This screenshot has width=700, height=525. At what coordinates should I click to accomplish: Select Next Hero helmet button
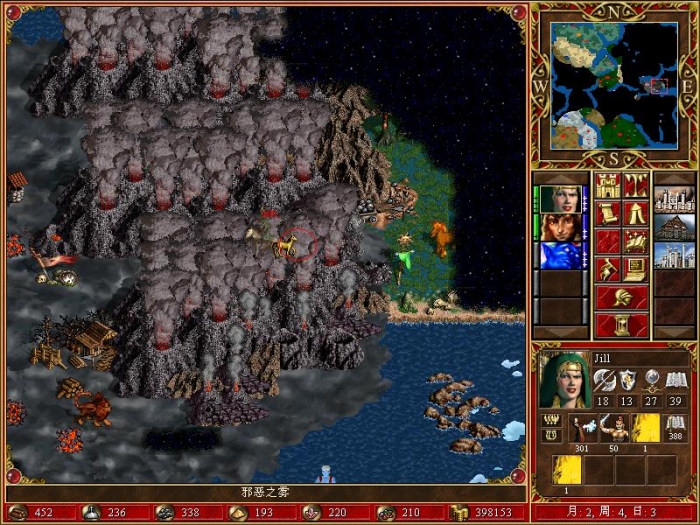[x=621, y=297]
